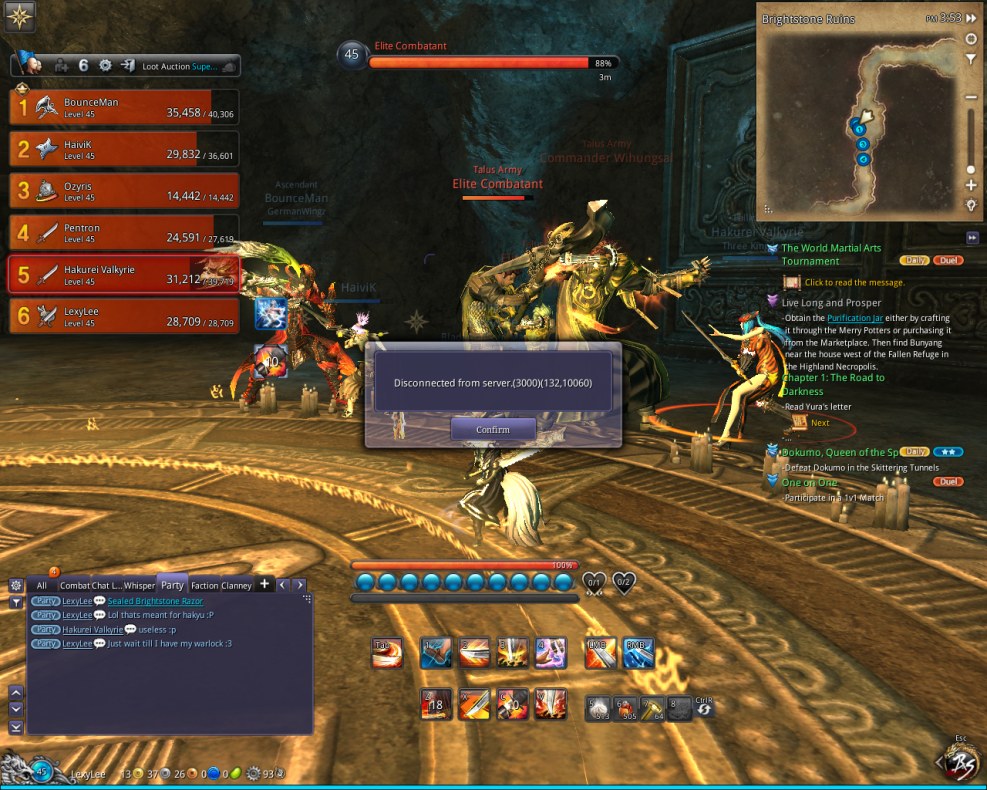987x790 pixels.
Task: Add a new chat tab with plus button
Action: coord(265,584)
